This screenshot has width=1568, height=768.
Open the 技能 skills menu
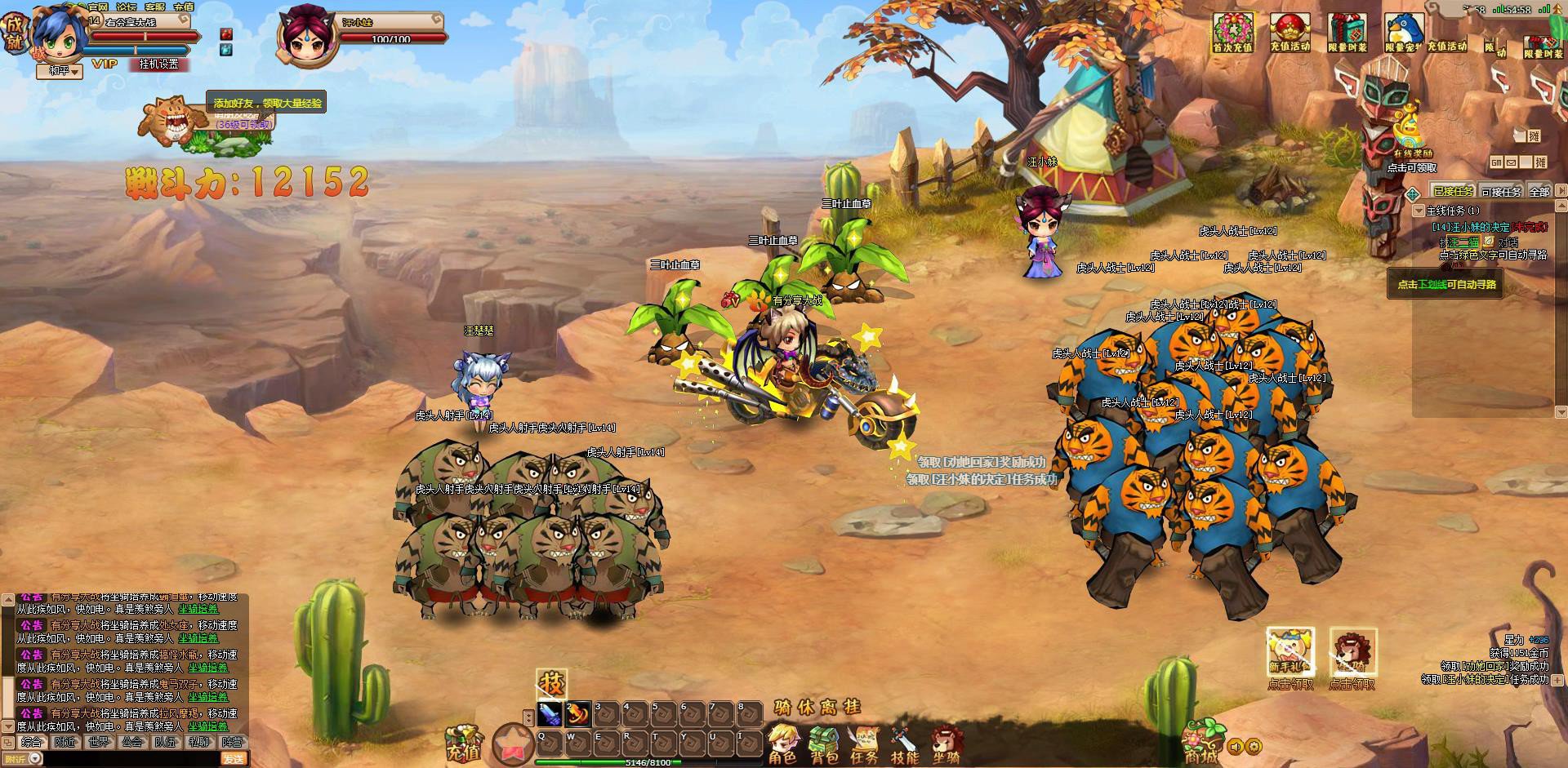tap(905, 744)
